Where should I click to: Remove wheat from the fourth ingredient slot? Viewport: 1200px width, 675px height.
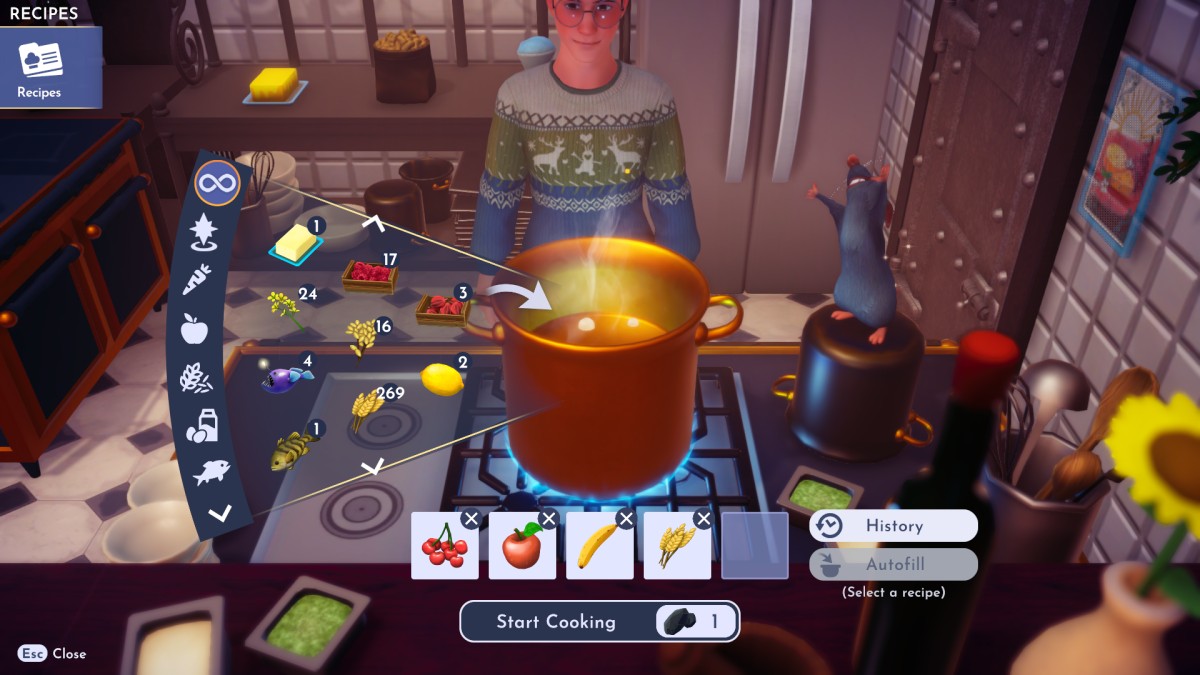point(703,519)
